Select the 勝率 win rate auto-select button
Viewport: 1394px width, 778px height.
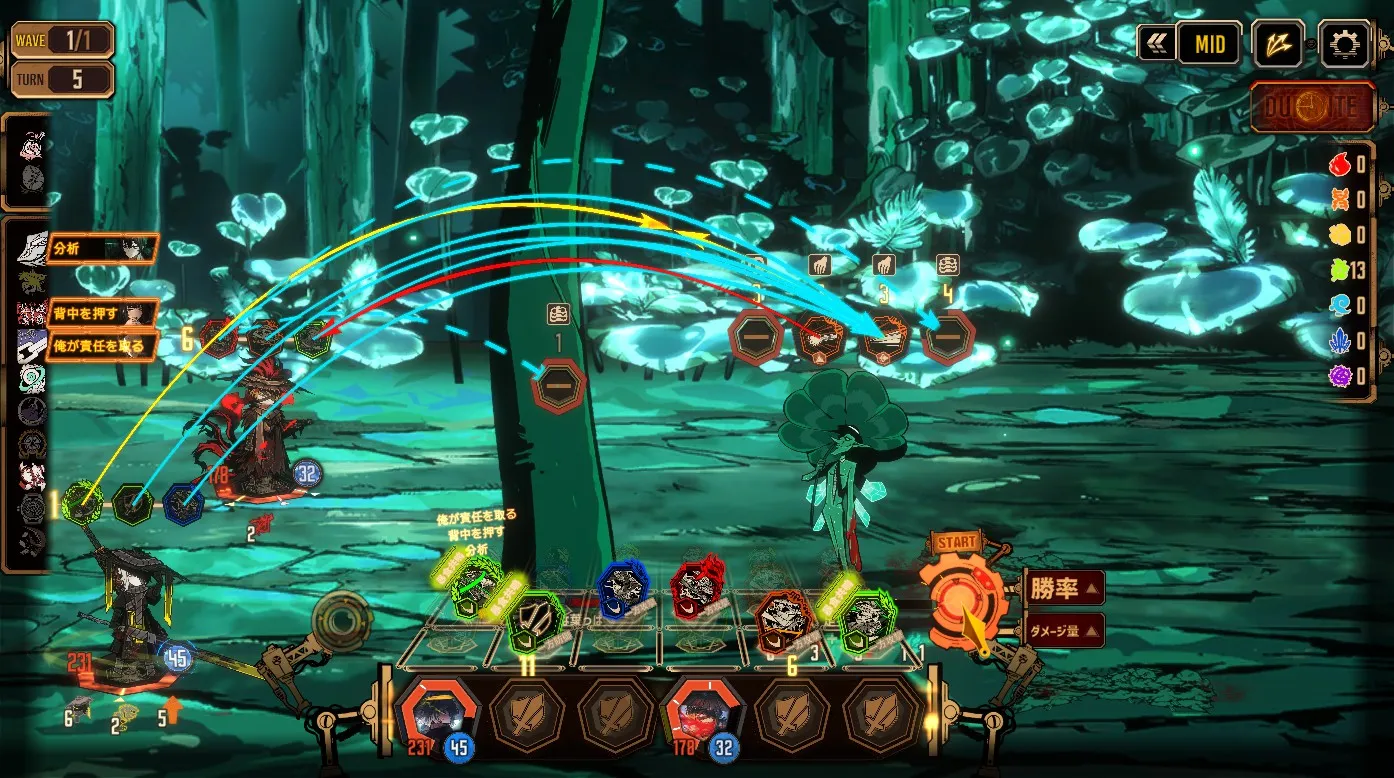coord(1065,588)
